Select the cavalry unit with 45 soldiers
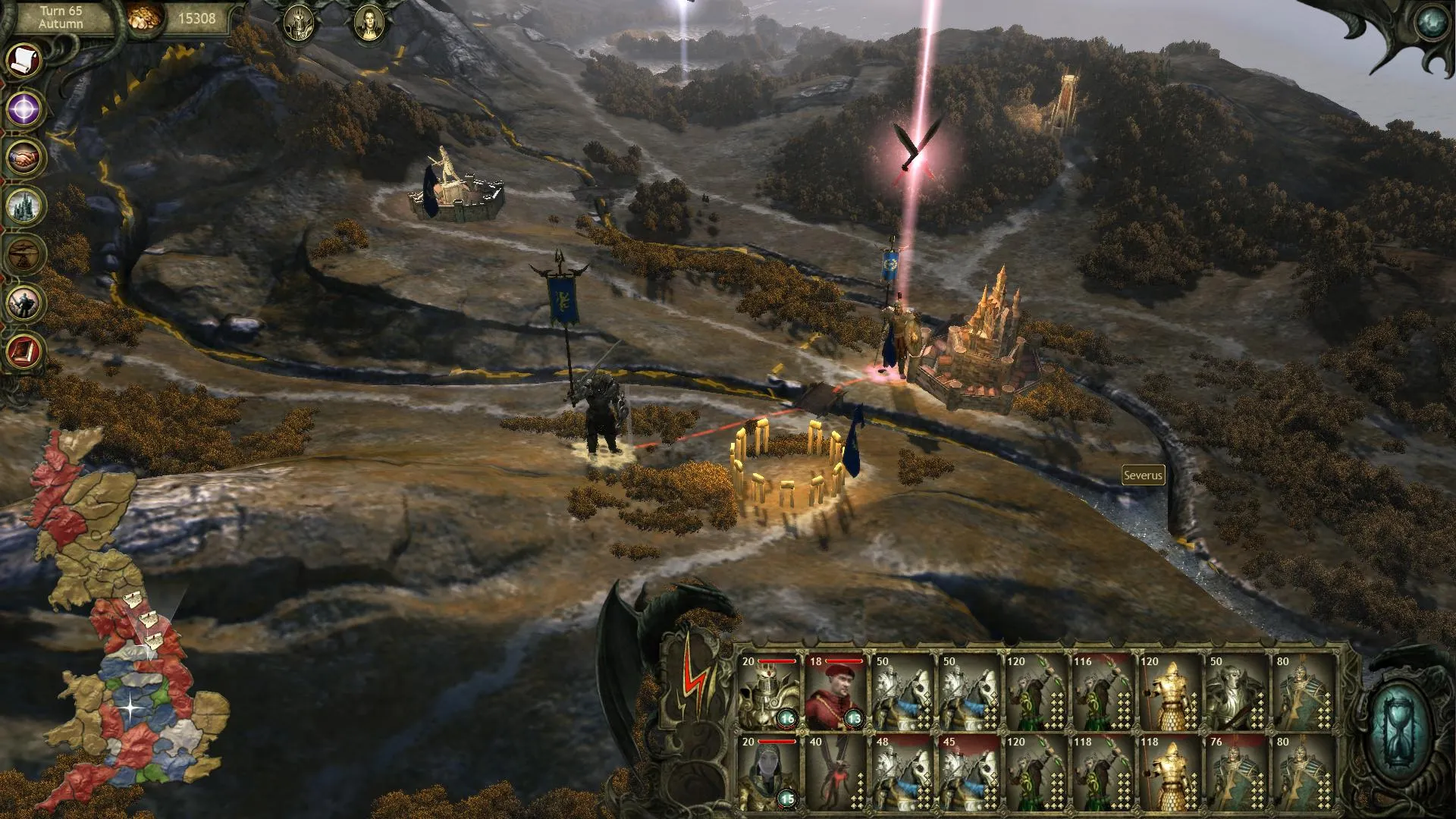Image resolution: width=1456 pixels, height=819 pixels. point(968,772)
